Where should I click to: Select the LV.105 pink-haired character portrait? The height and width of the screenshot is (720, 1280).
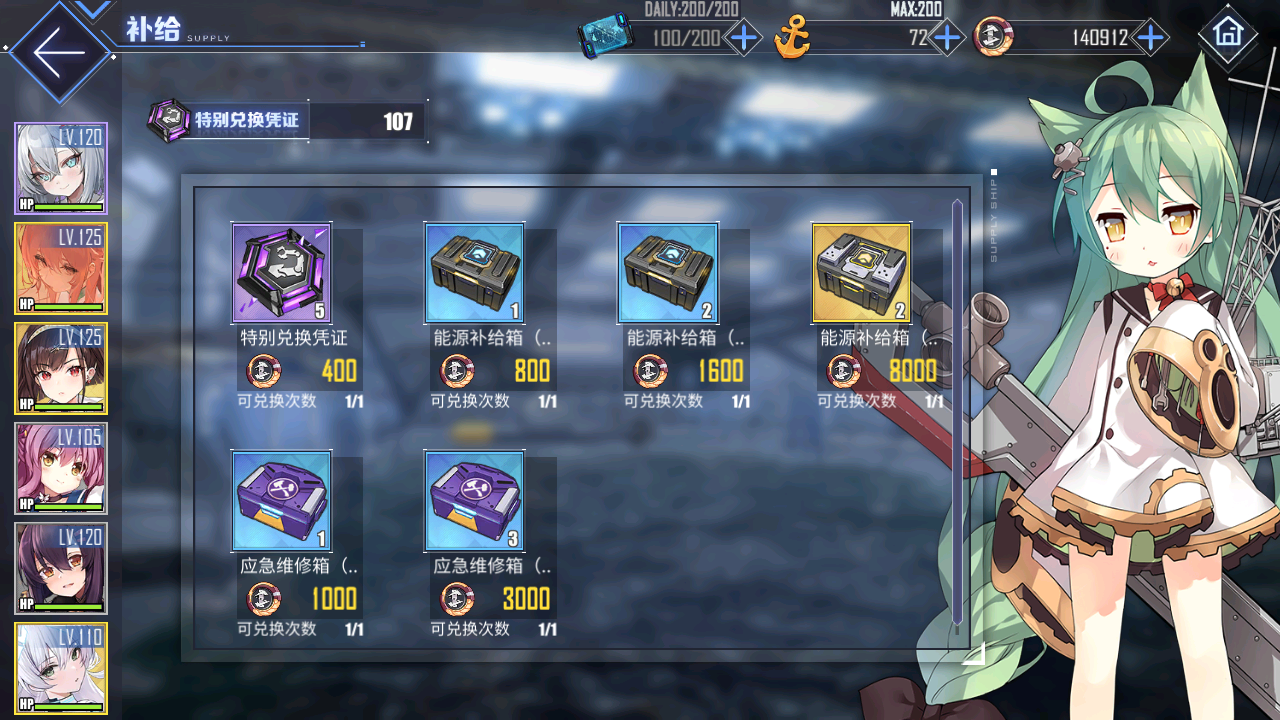[x=61, y=468]
